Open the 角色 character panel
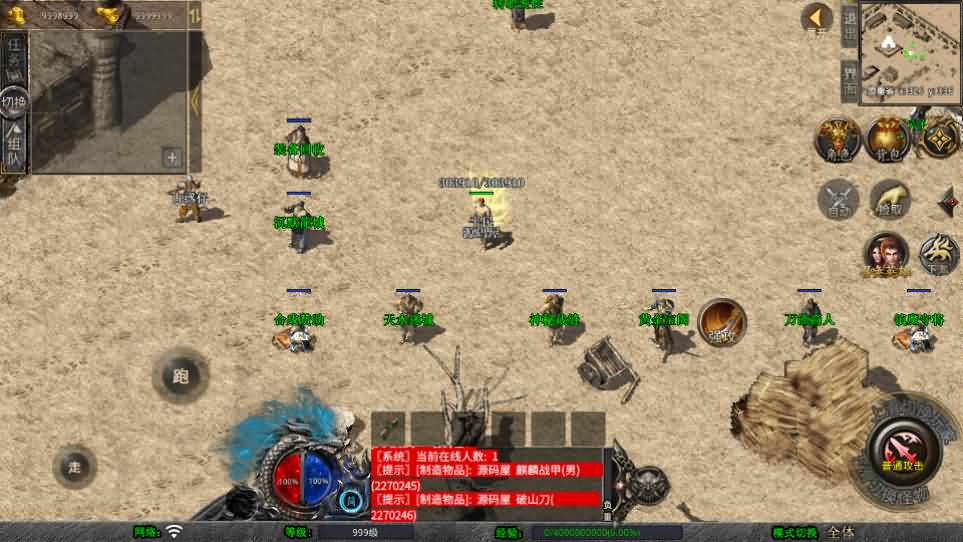The height and width of the screenshot is (542, 963). (x=838, y=139)
